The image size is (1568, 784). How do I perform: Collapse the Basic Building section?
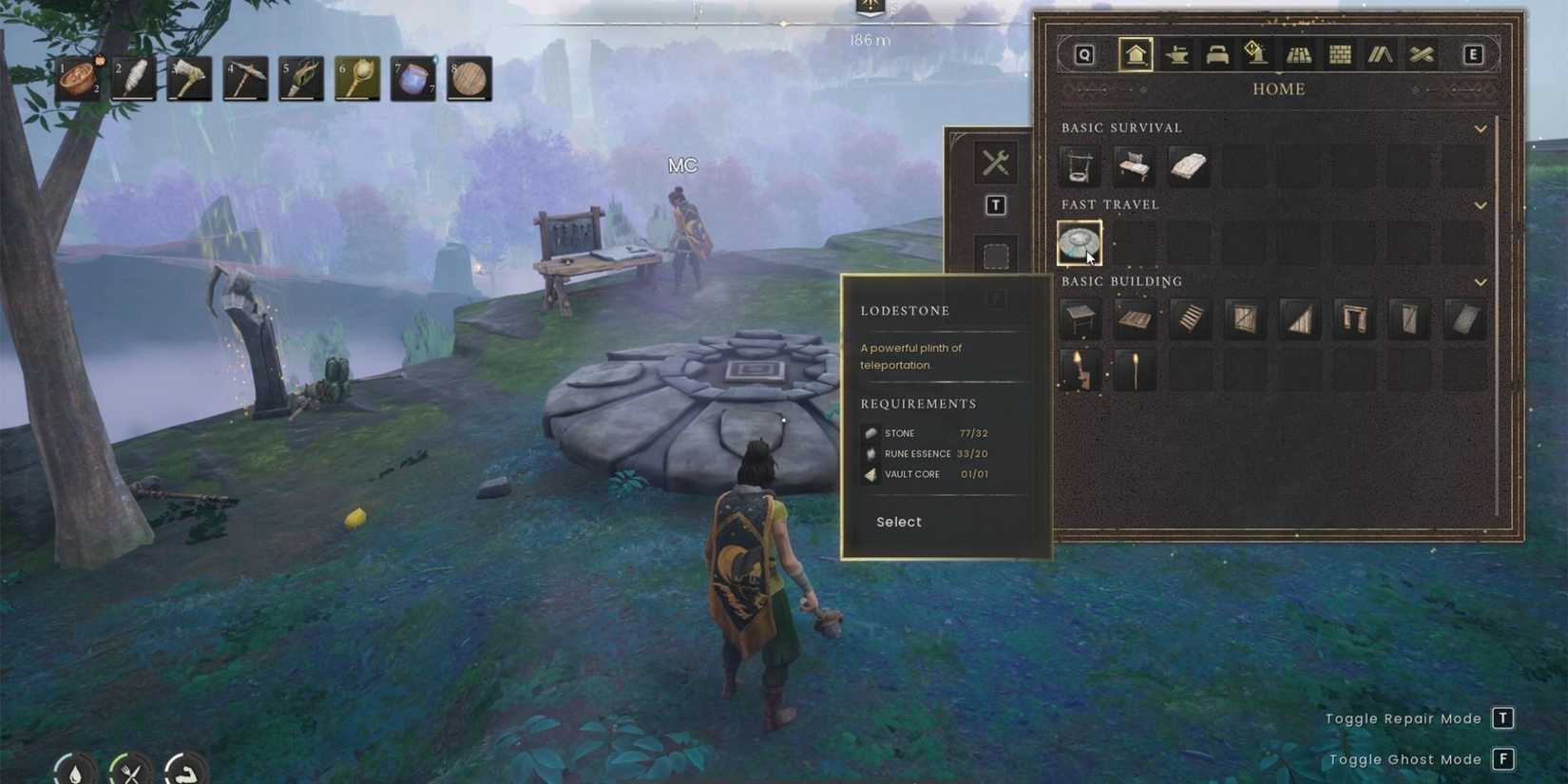click(1481, 282)
